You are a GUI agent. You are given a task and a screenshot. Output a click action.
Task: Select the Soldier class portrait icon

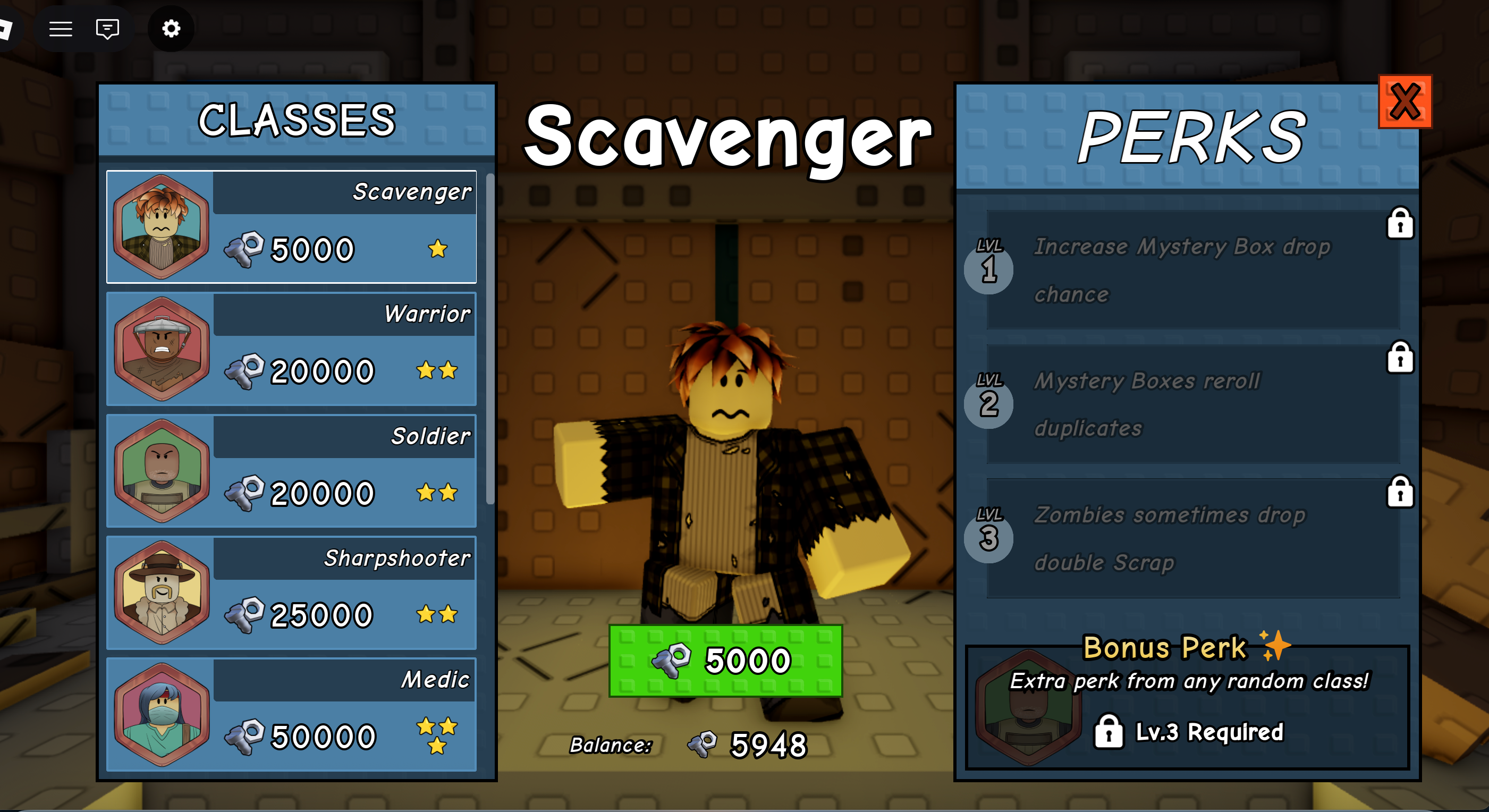pyautogui.click(x=163, y=470)
